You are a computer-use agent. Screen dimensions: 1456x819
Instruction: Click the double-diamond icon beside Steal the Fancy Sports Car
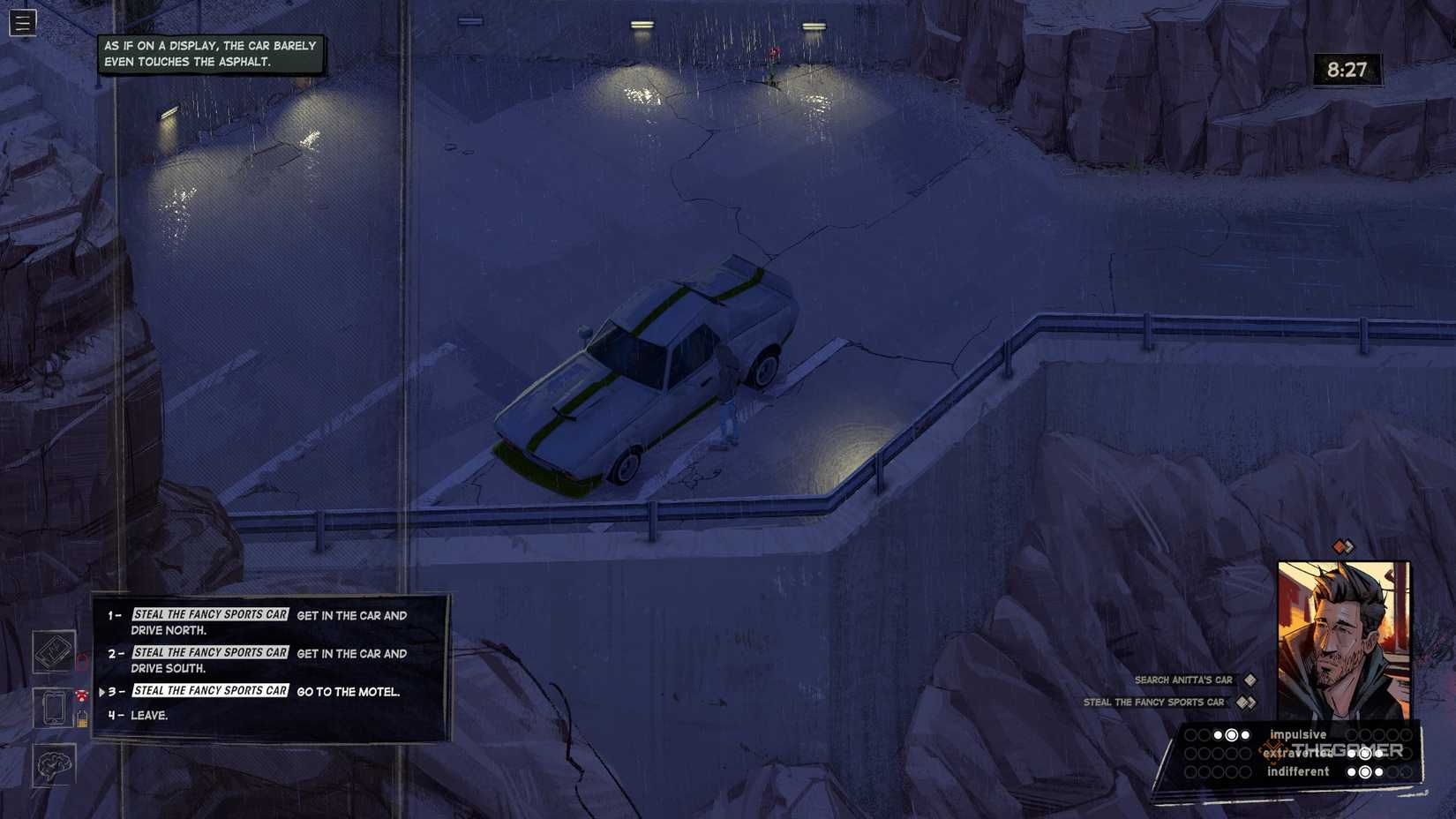[x=1244, y=703]
